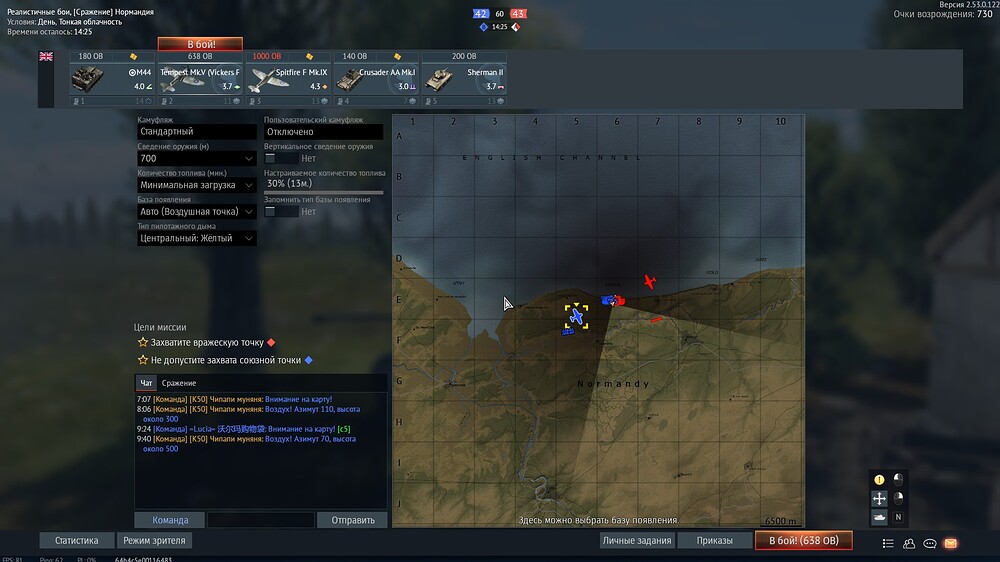
Task: Toggle 'Запомнить тип базы появления' switch
Action: [281, 212]
